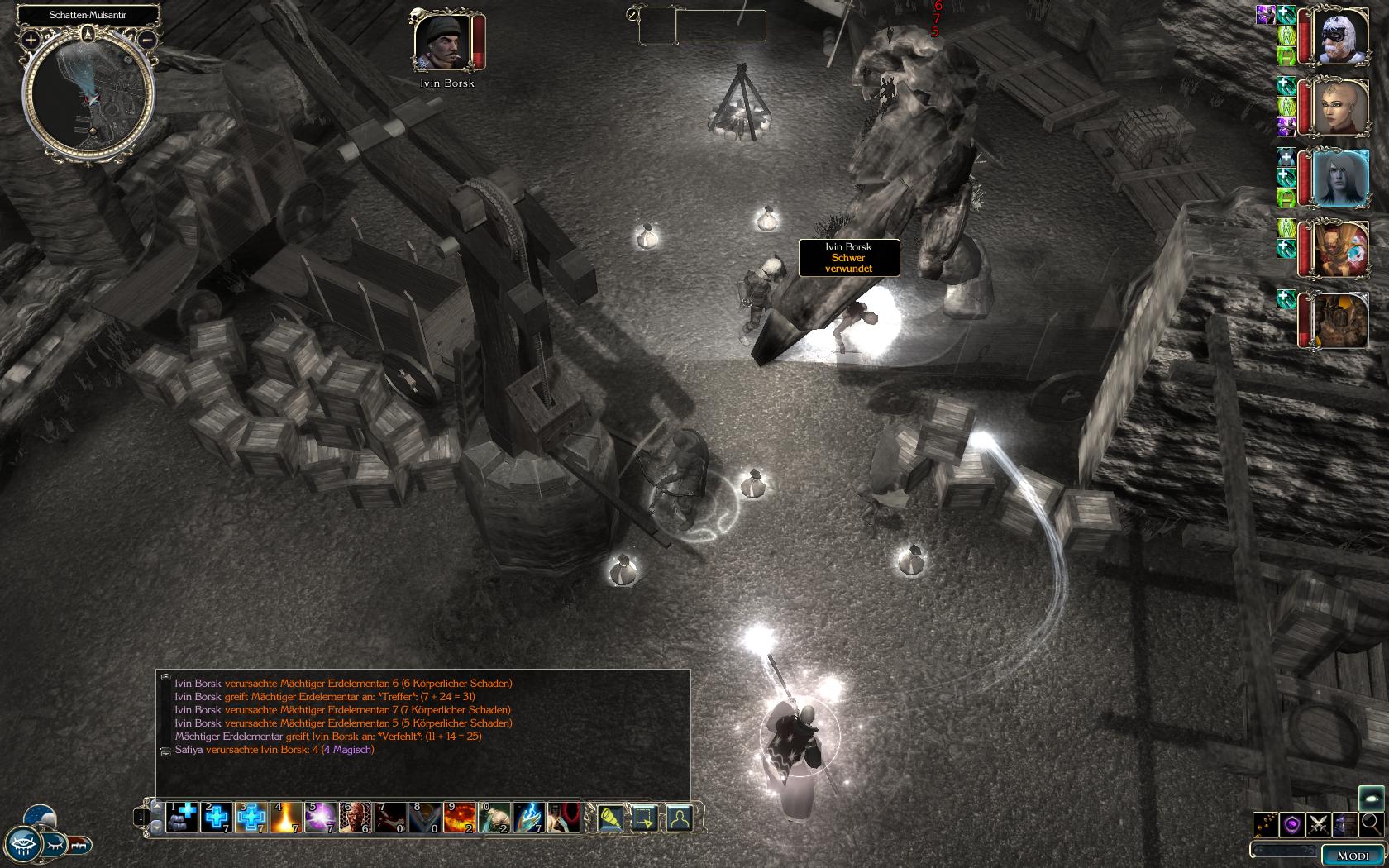Open the Modi button

[x=1353, y=856]
